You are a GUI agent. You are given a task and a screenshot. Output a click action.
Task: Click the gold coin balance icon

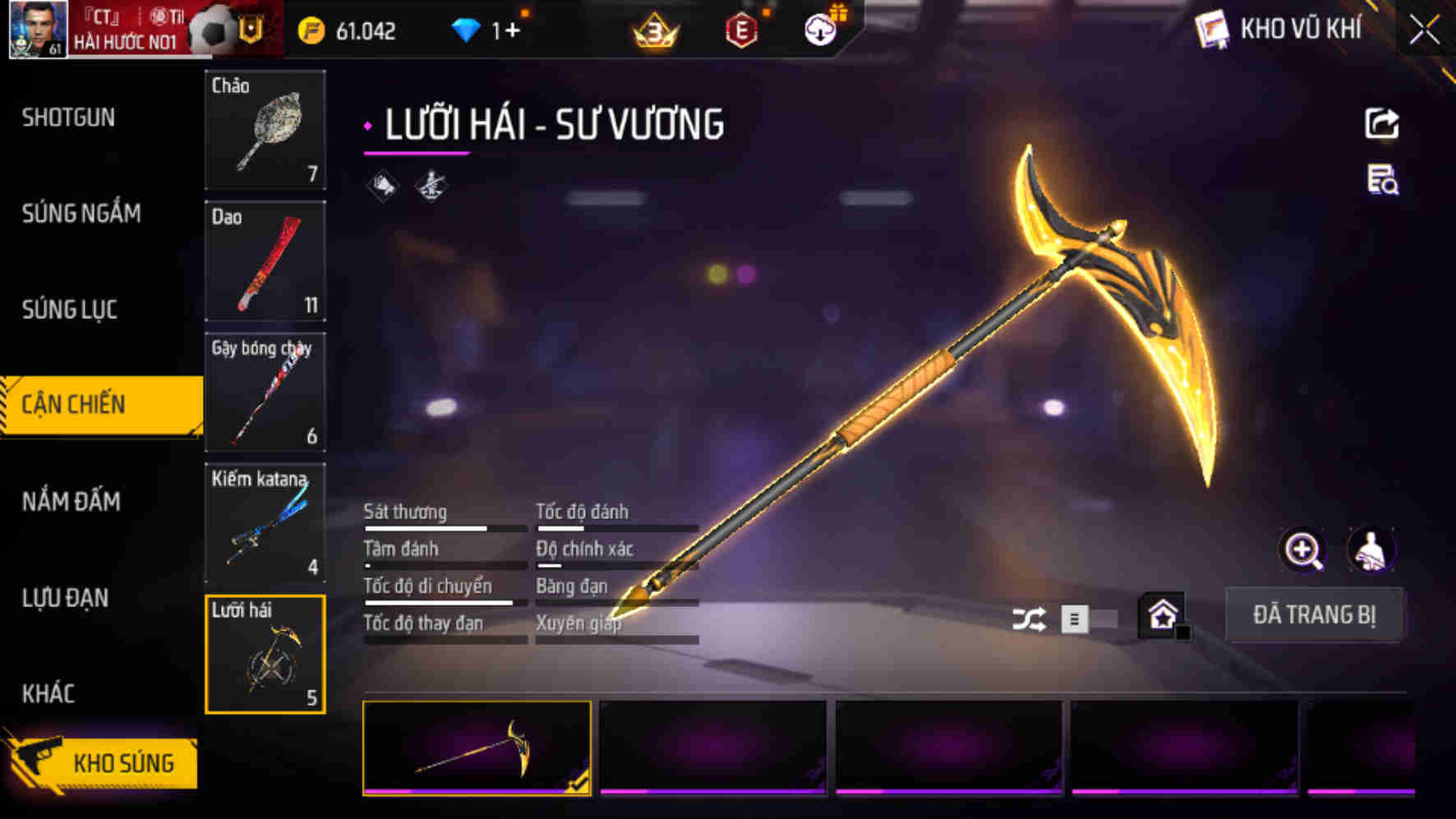tap(309, 30)
